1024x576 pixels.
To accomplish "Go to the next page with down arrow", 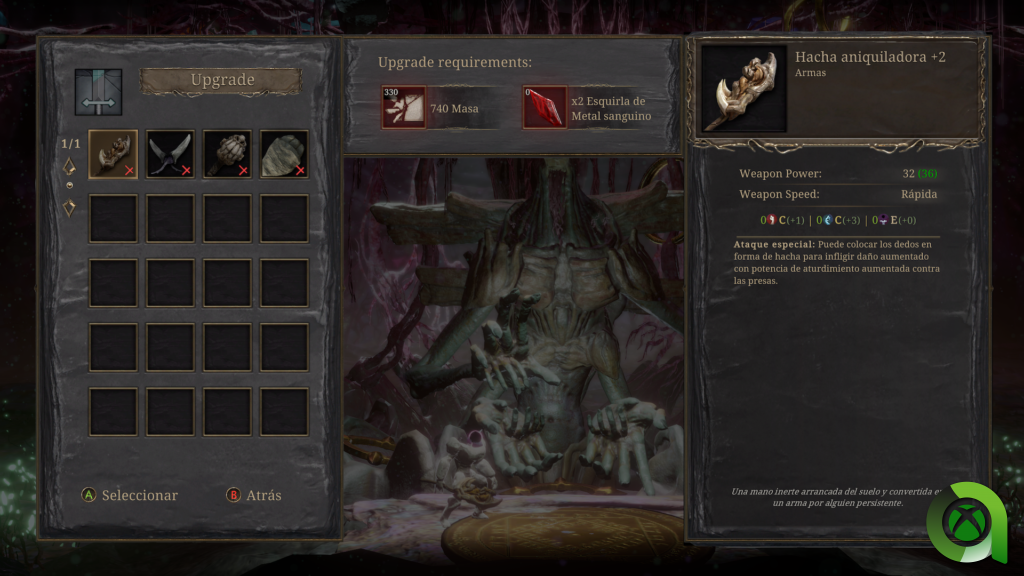I will [70, 208].
